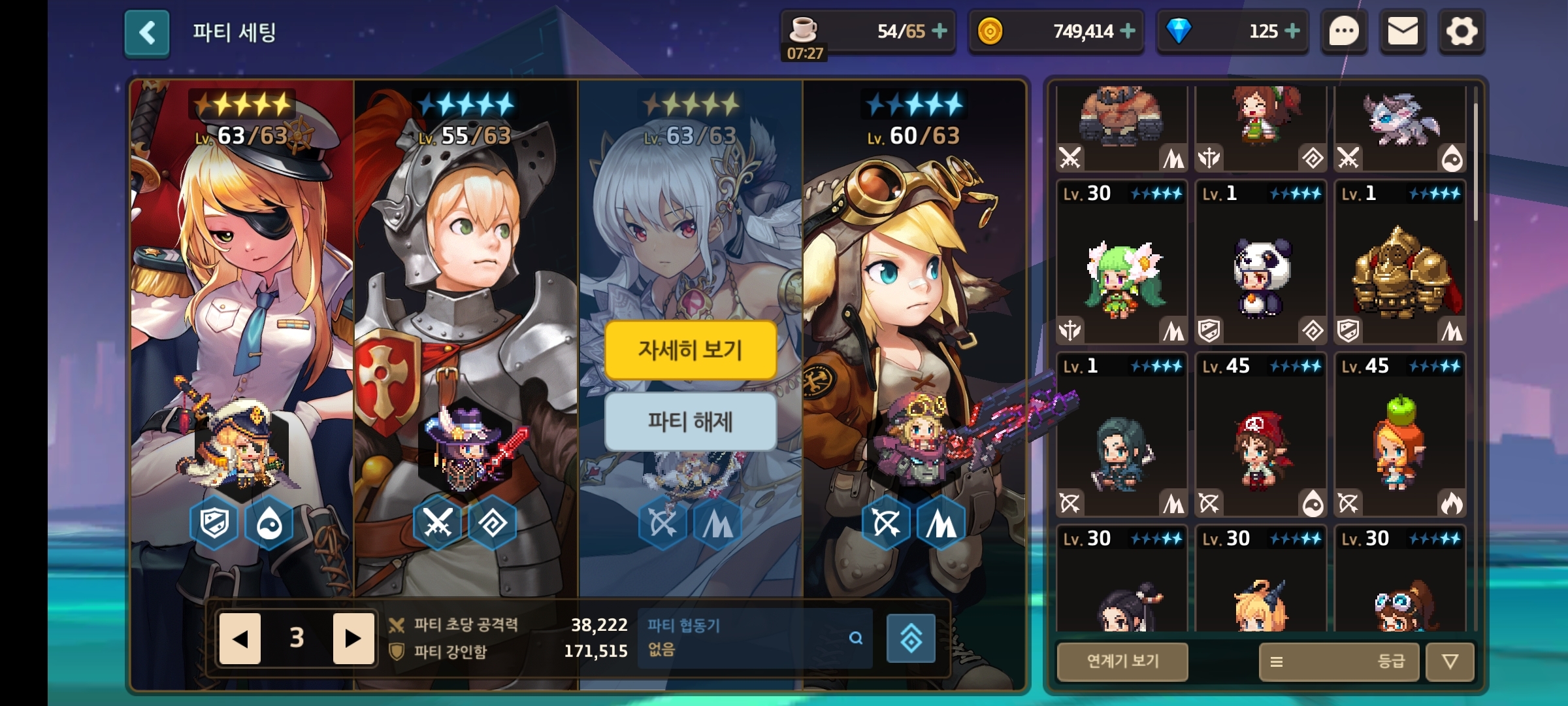Click the blue diamond formation button
This screenshot has width=1568, height=706.
click(911, 638)
